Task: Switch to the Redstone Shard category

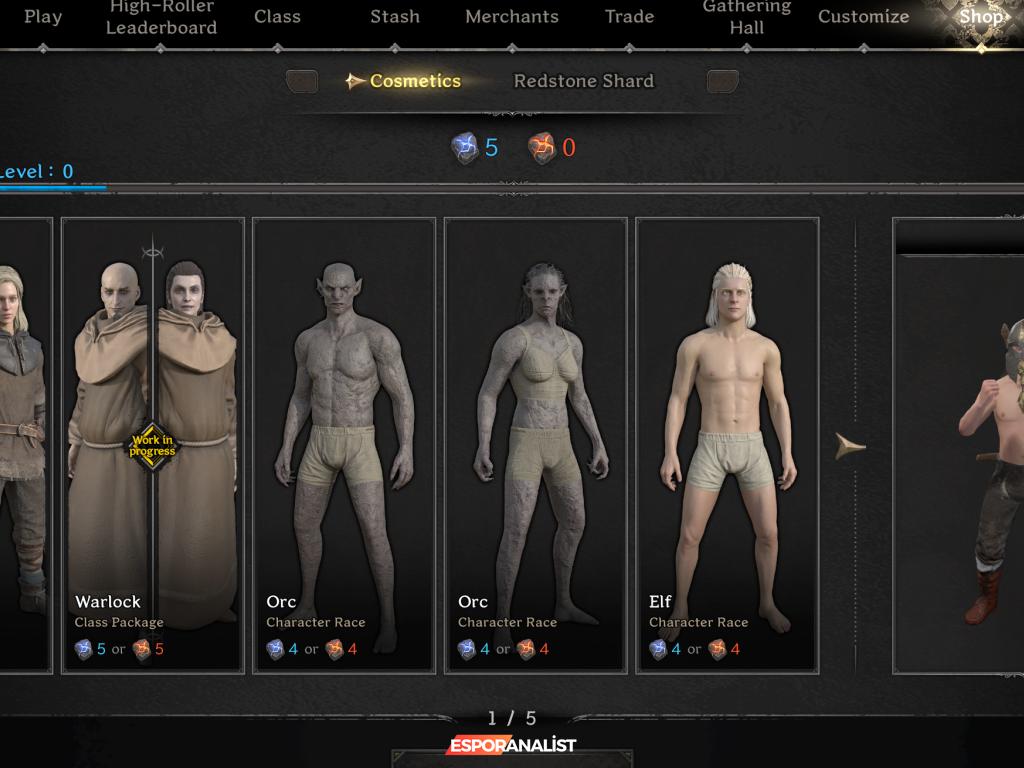Action: pyautogui.click(x=583, y=81)
